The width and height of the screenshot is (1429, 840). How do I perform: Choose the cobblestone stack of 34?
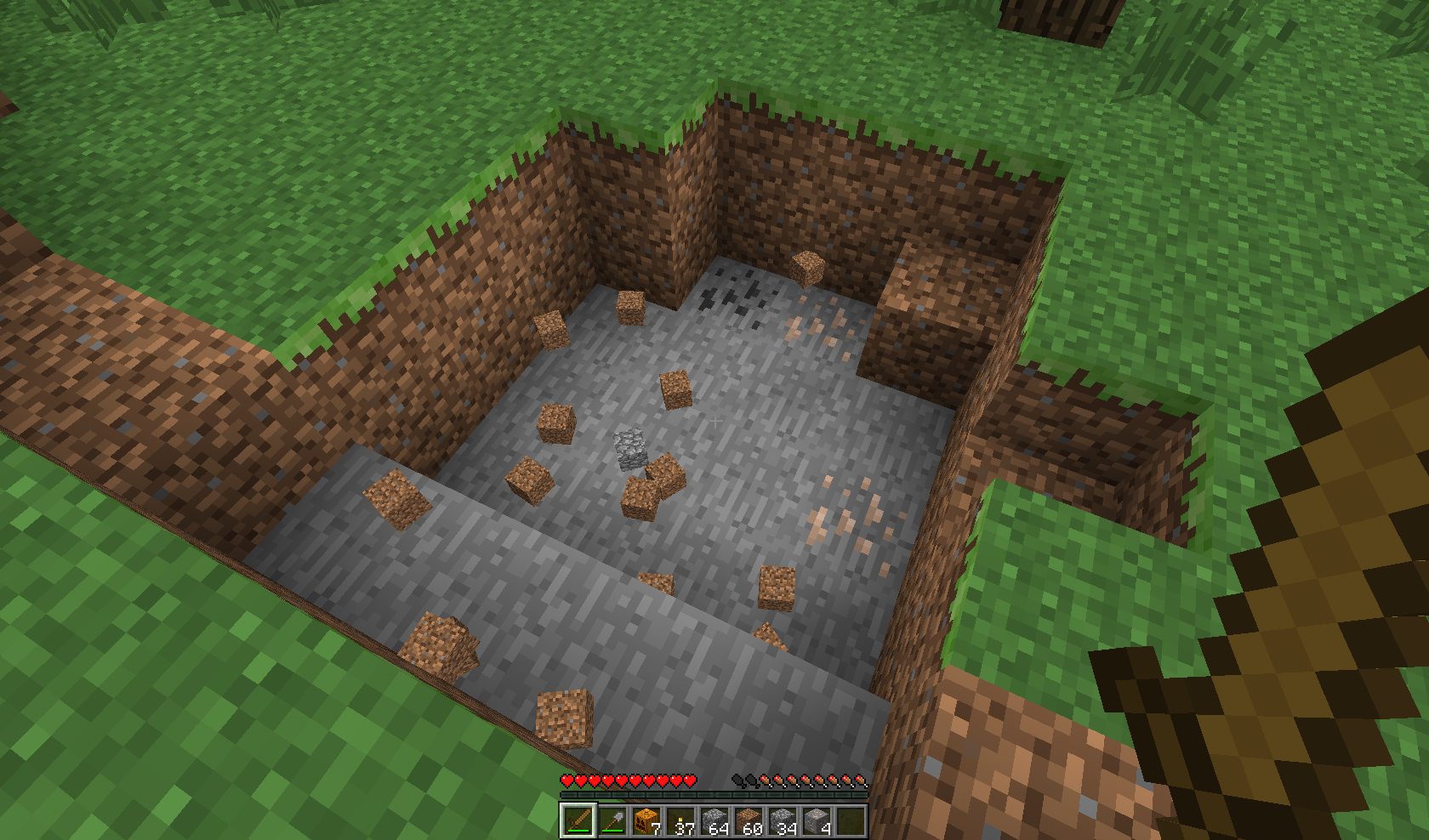782,820
